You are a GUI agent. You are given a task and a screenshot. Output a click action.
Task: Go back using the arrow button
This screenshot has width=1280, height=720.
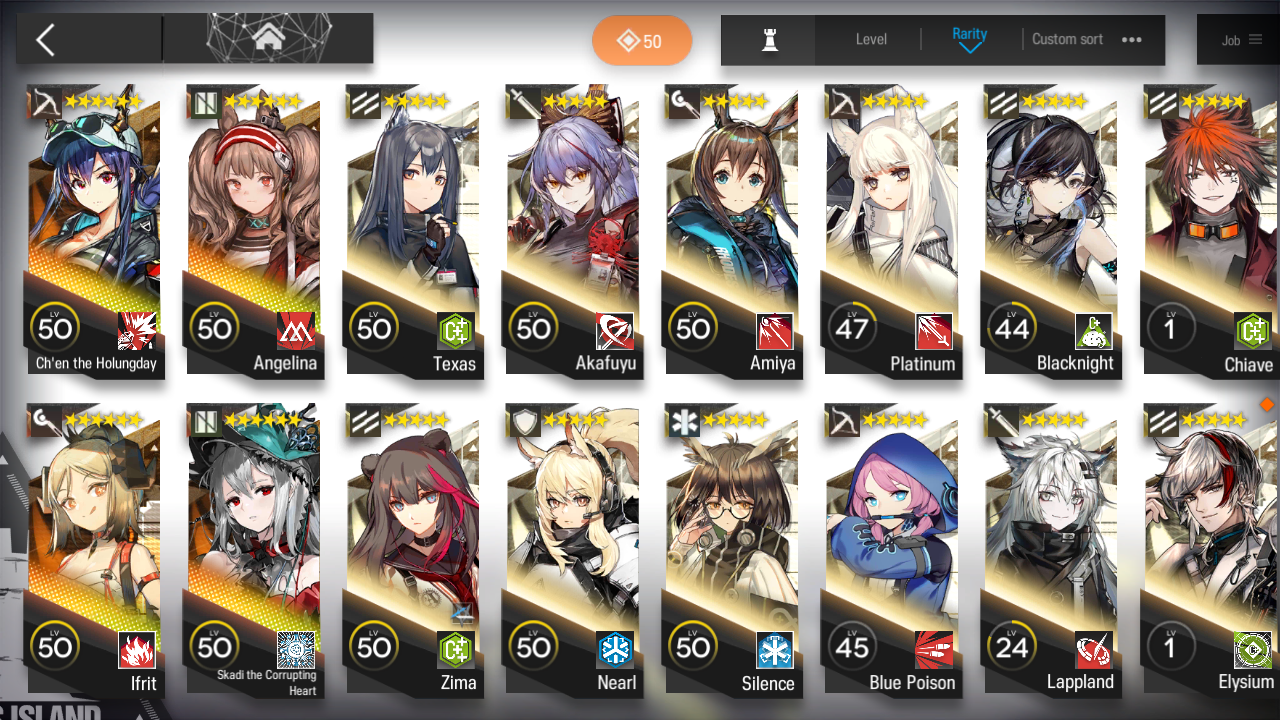pyautogui.click(x=46, y=40)
